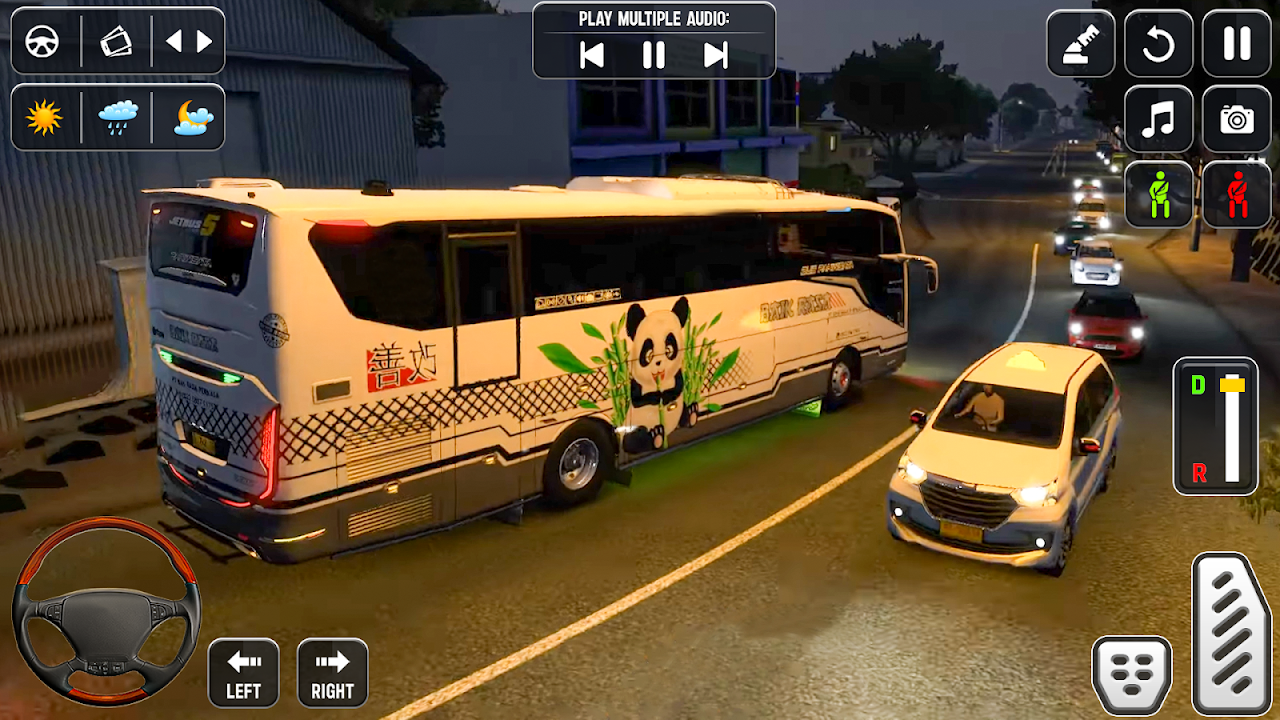The image size is (1280, 720).
Task: Skip to previous audio track
Action: point(592,55)
